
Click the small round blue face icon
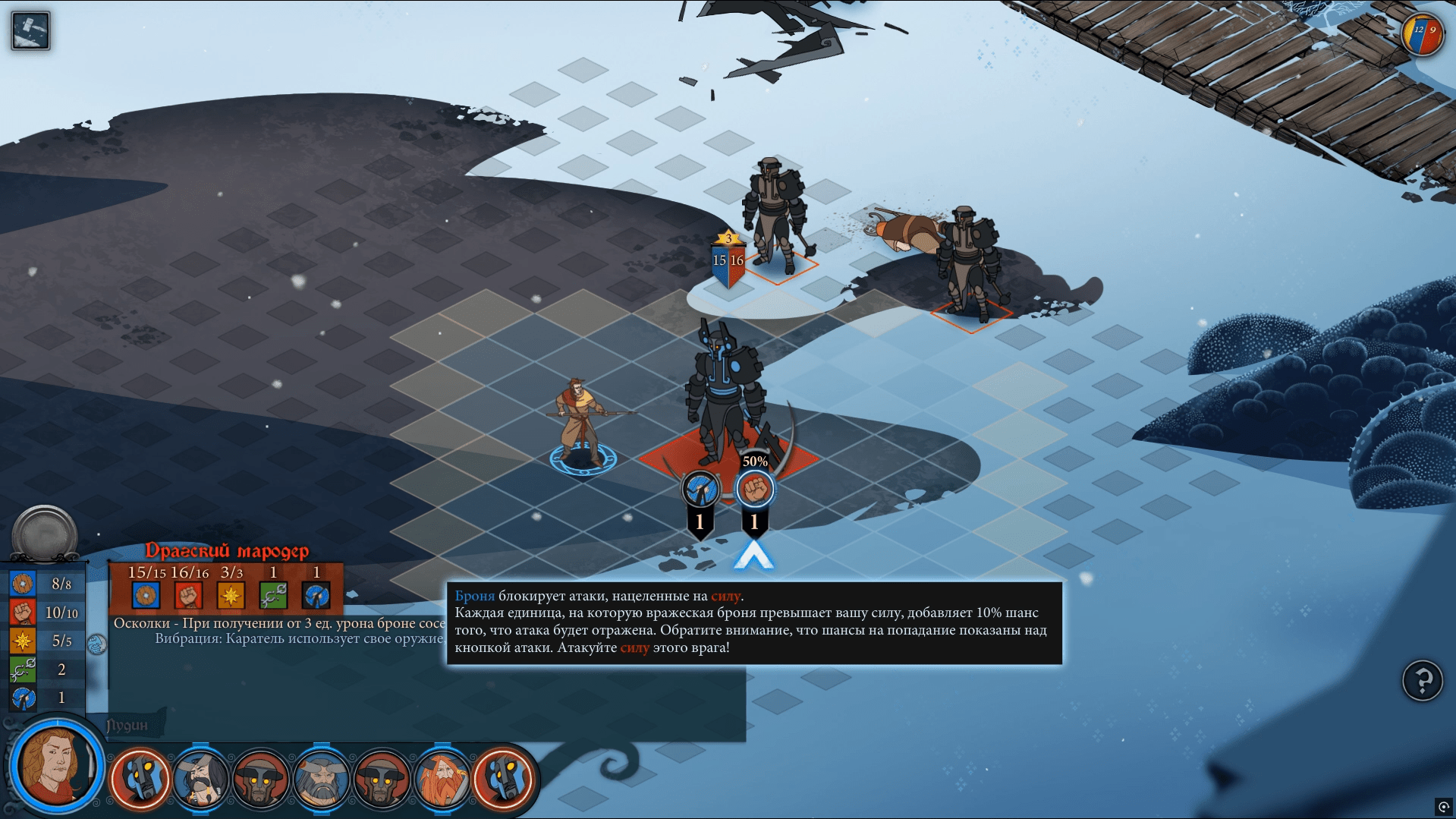point(96,644)
